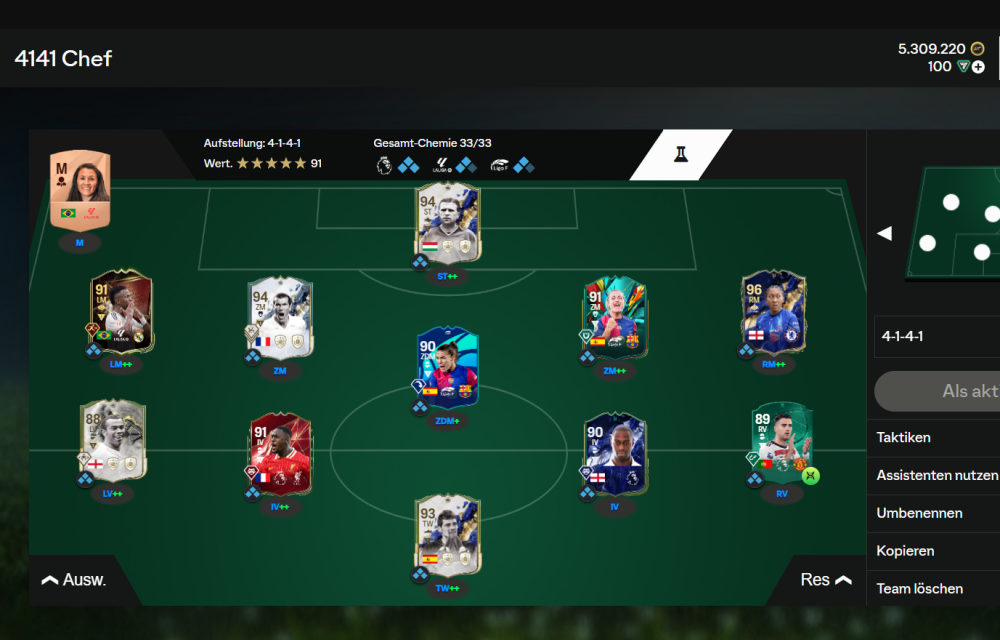1000x640 pixels.
Task: Expand the Ausw. substitutes panel
Action: point(74,580)
